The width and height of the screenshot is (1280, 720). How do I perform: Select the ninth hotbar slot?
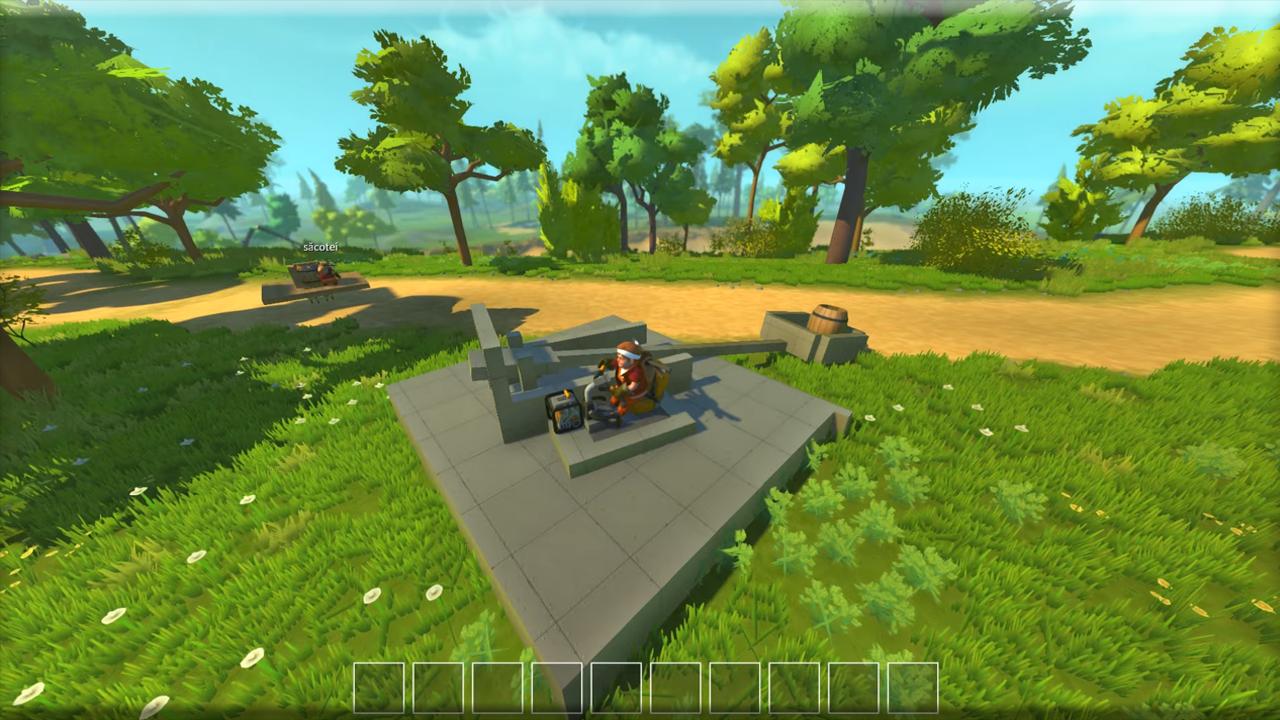pyautogui.click(x=853, y=688)
